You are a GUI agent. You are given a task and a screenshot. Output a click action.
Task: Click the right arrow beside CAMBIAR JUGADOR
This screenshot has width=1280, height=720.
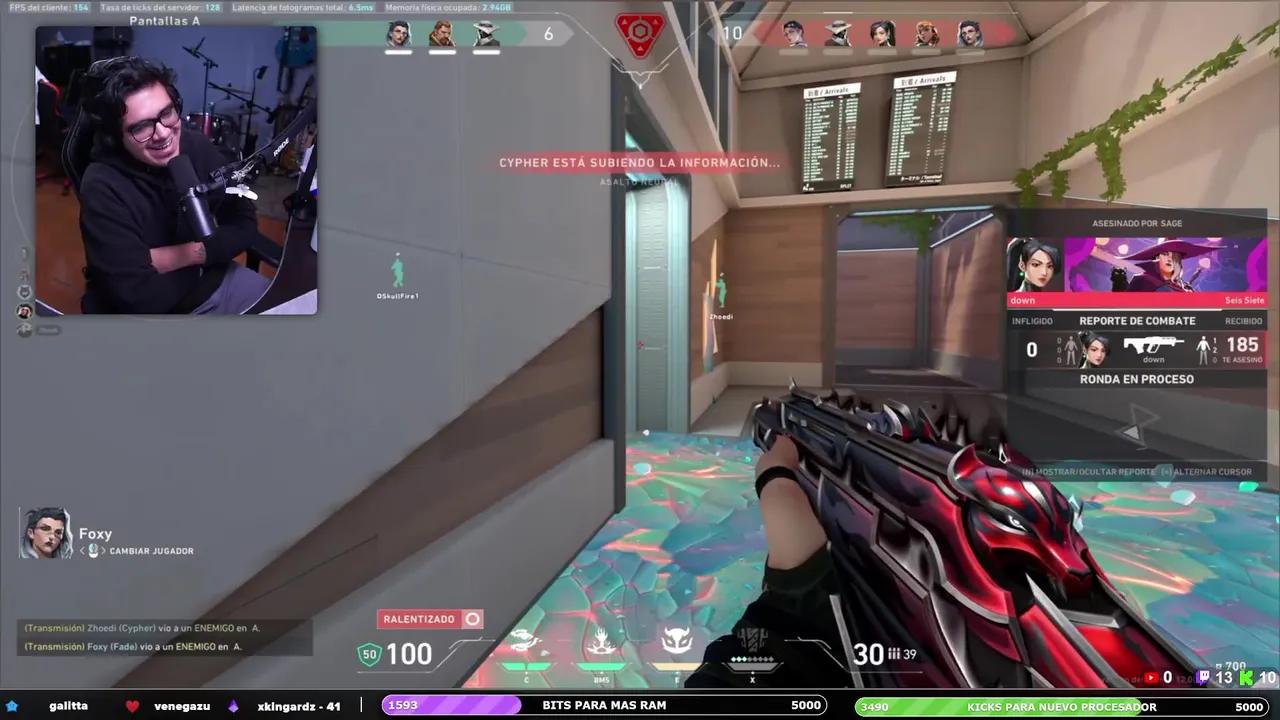(x=103, y=550)
